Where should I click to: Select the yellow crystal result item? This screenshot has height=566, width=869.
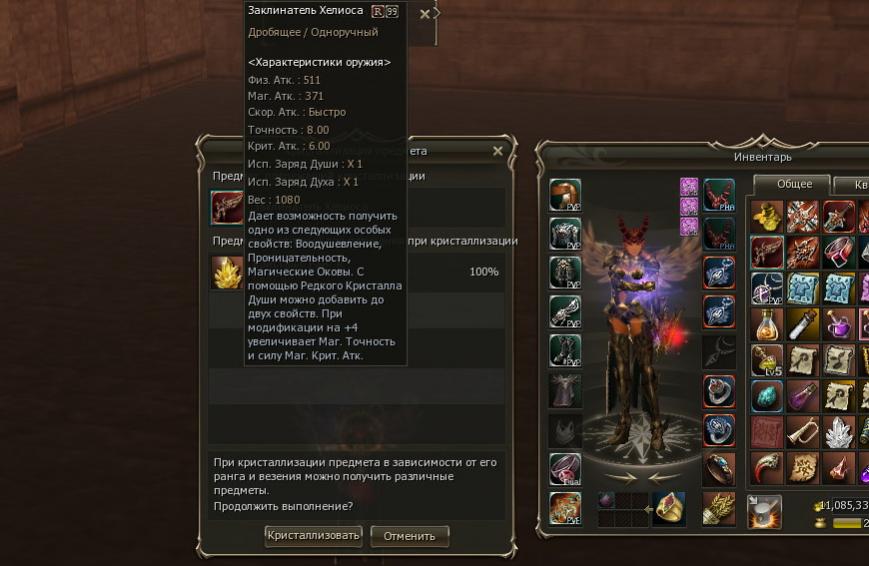click(227, 272)
